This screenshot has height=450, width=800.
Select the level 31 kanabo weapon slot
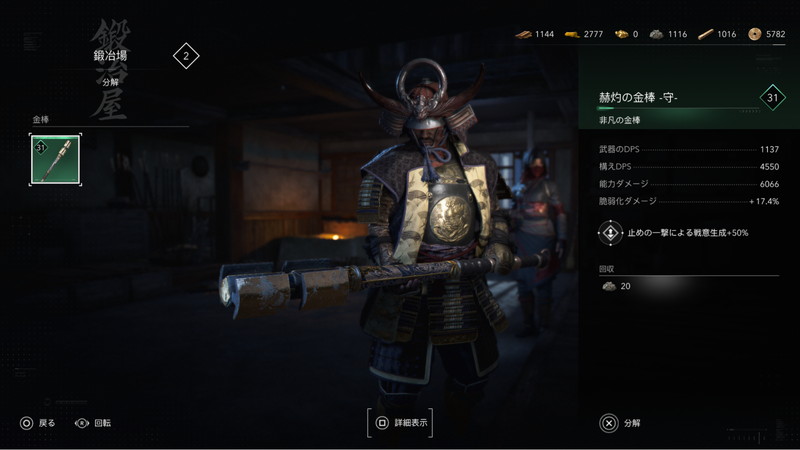tap(56, 160)
